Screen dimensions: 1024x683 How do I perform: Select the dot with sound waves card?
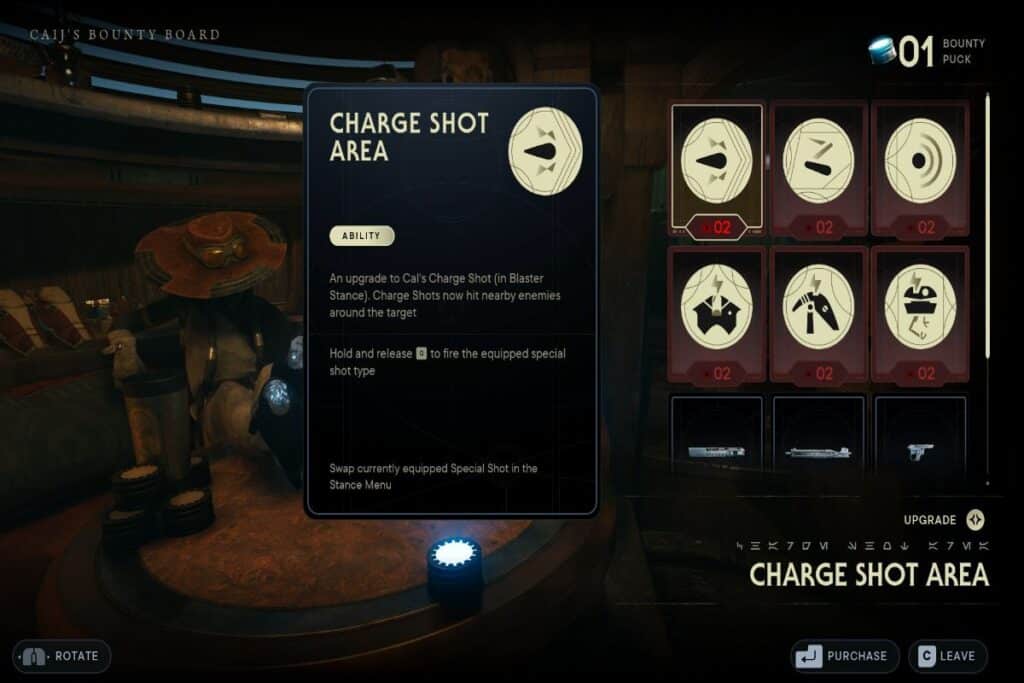point(920,168)
